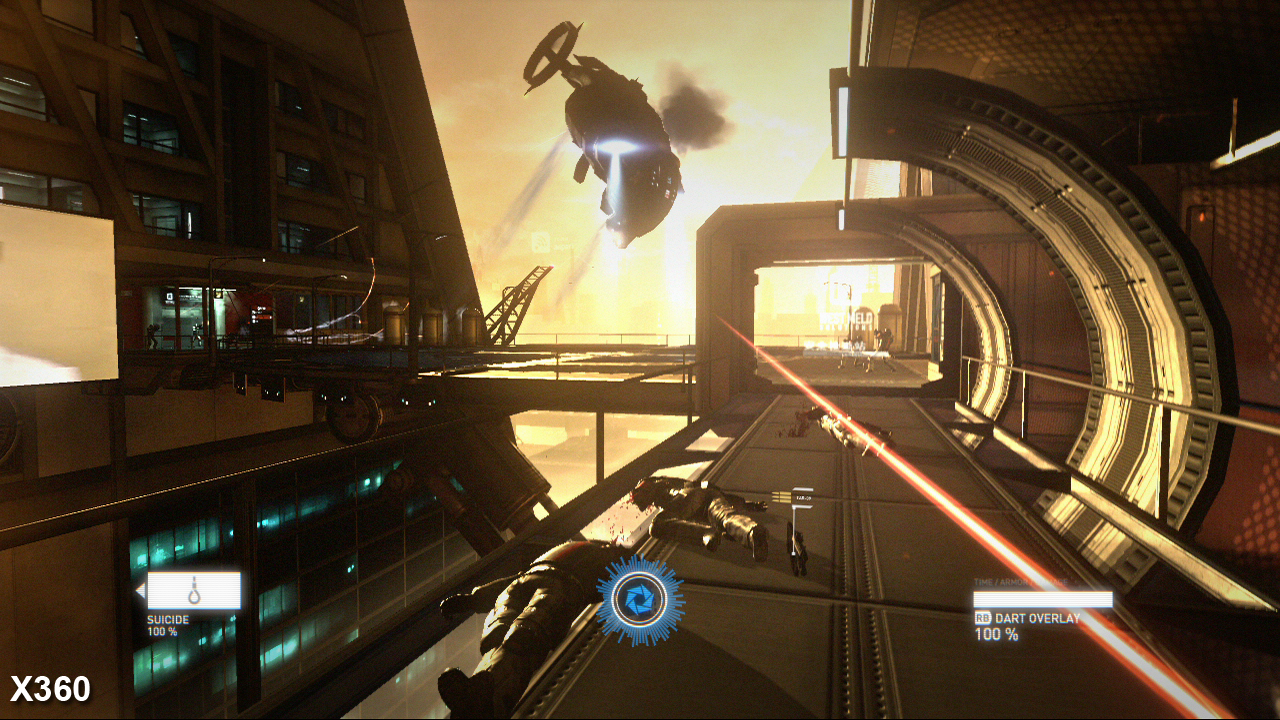Activate the blue circular breach icon
The height and width of the screenshot is (720, 1280).
640,600
